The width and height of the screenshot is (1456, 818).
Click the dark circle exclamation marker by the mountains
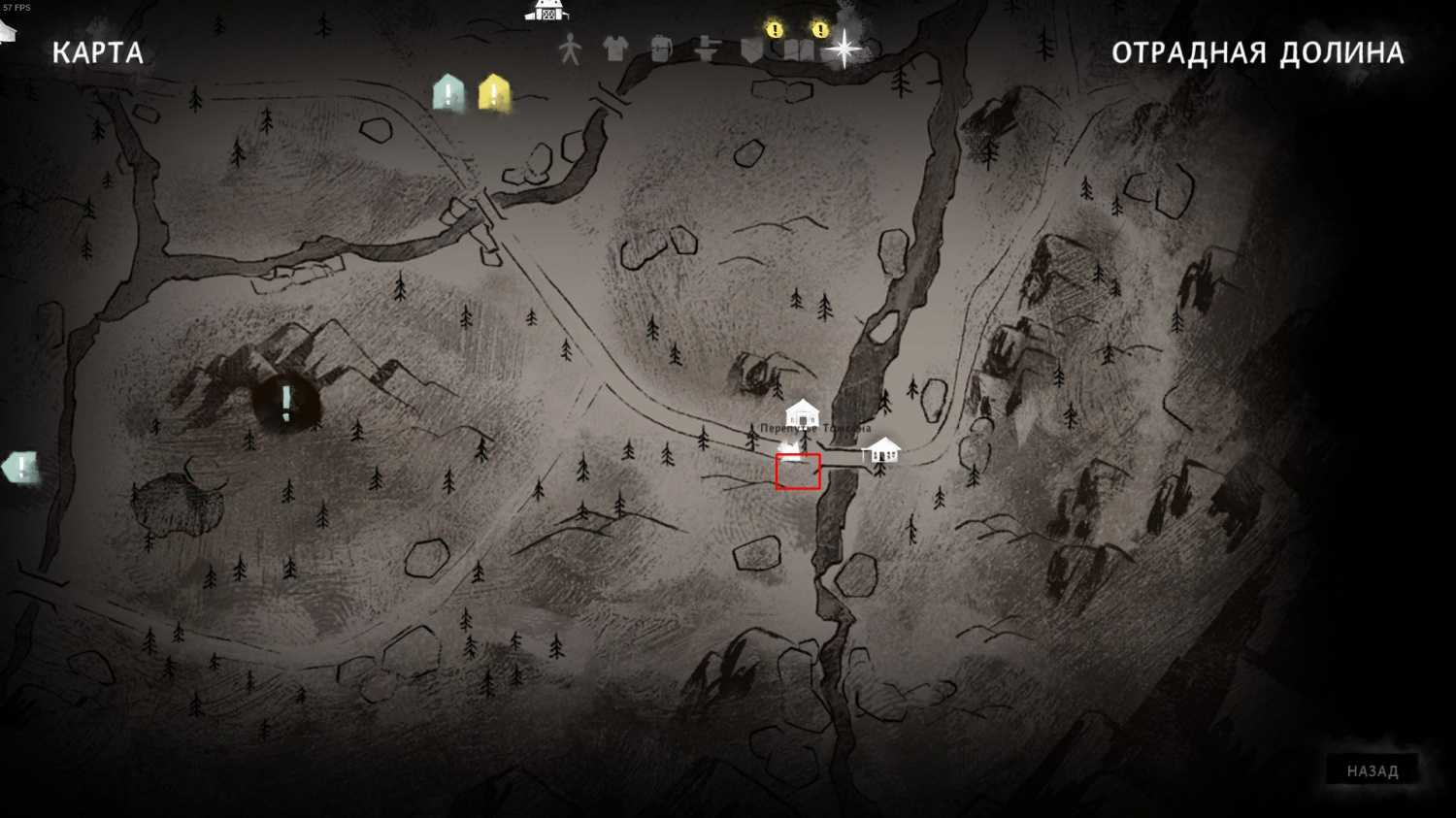point(286,402)
